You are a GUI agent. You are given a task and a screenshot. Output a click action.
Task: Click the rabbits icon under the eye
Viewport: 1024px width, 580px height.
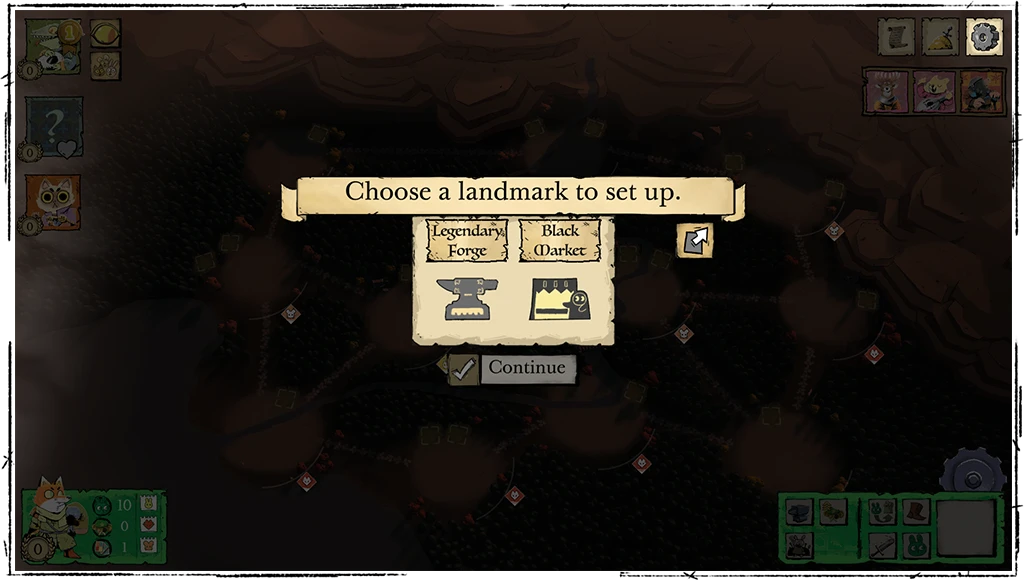105,66
